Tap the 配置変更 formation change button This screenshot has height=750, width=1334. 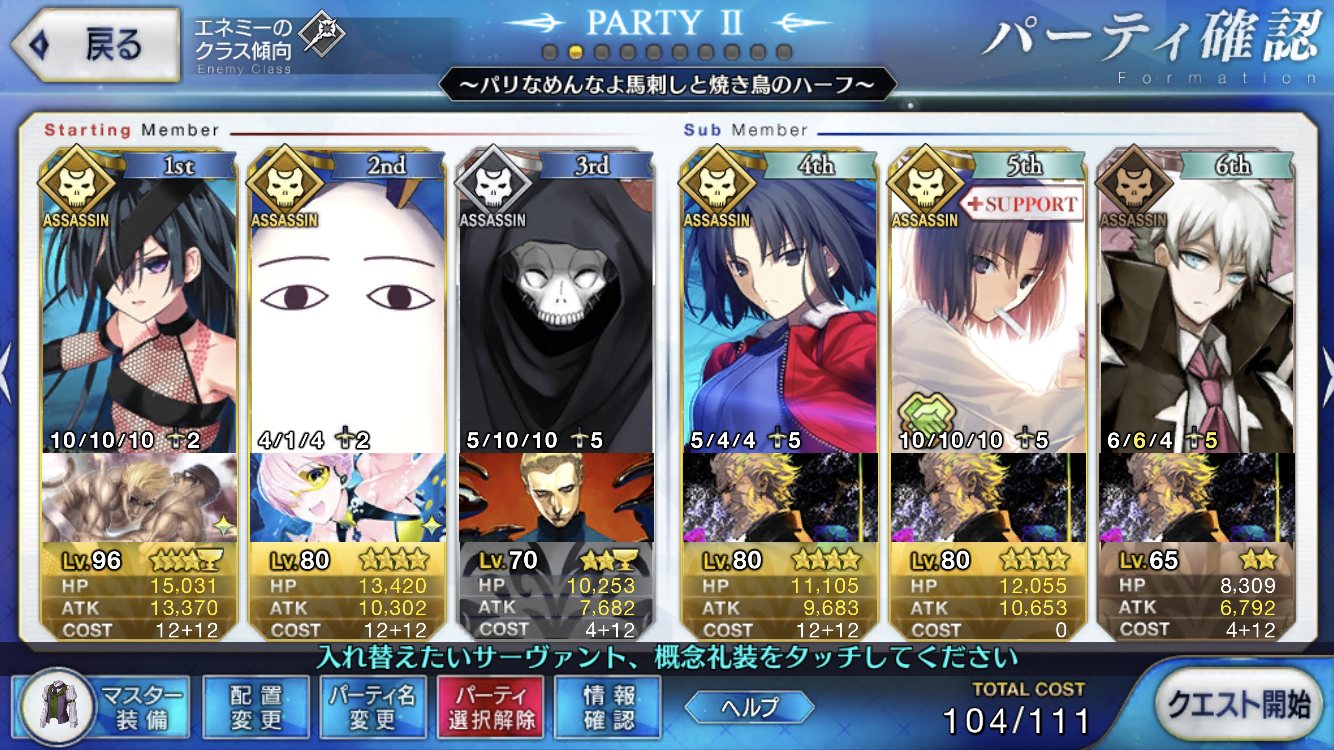pos(256,706)
